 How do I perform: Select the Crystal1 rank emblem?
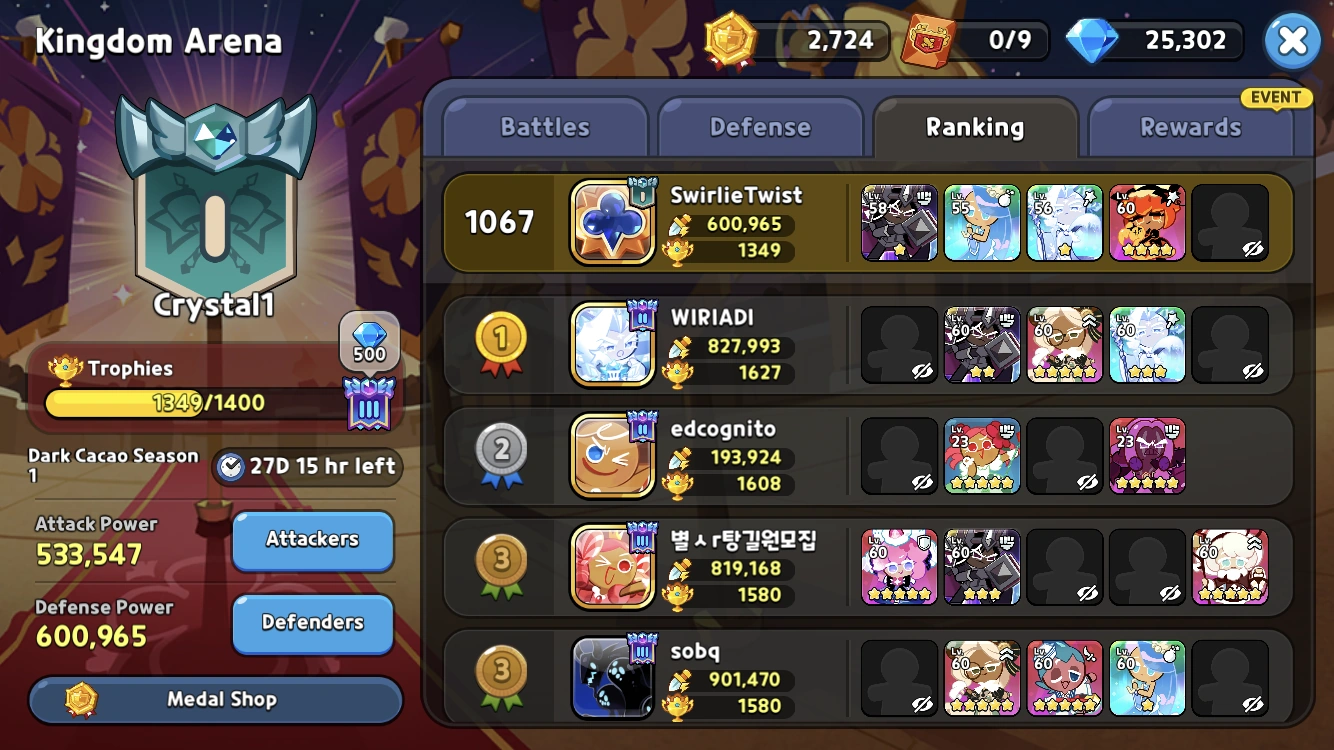(215, 200)
